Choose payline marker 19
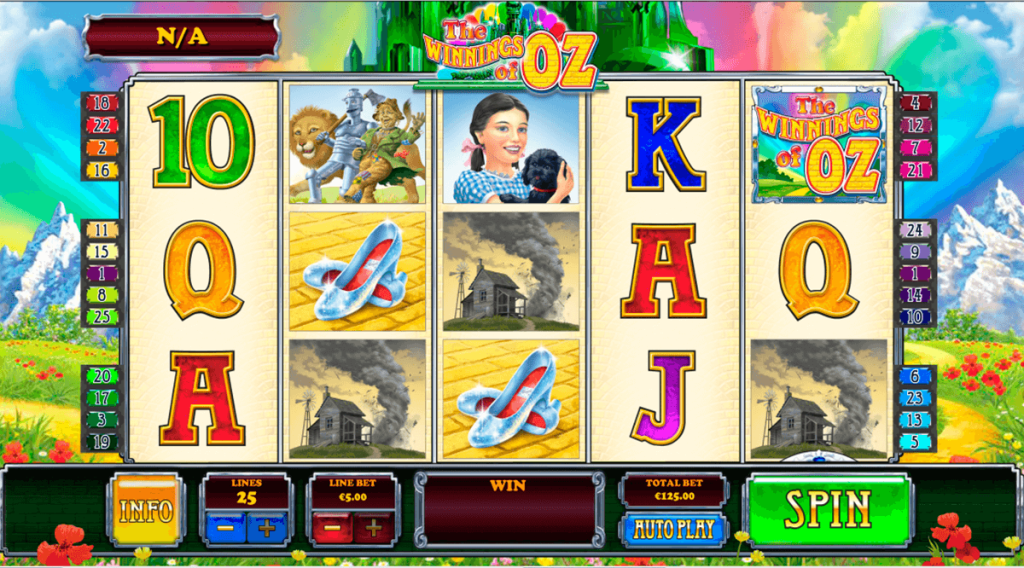 tap(100, 441)
